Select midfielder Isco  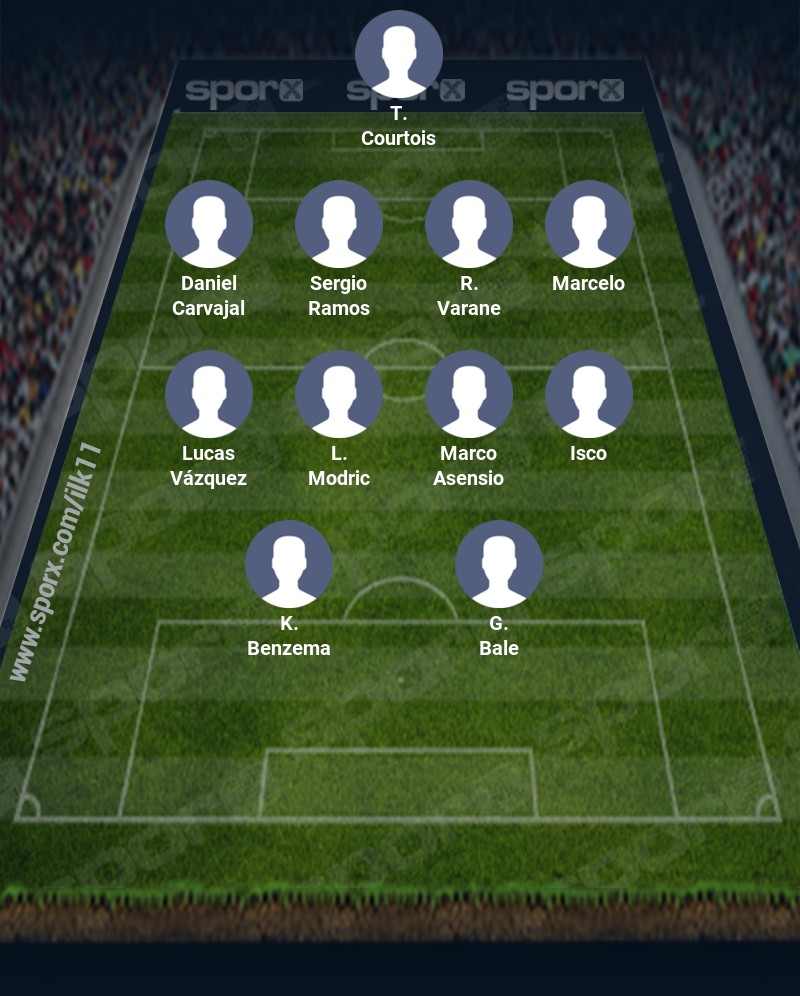click(589, 394)
